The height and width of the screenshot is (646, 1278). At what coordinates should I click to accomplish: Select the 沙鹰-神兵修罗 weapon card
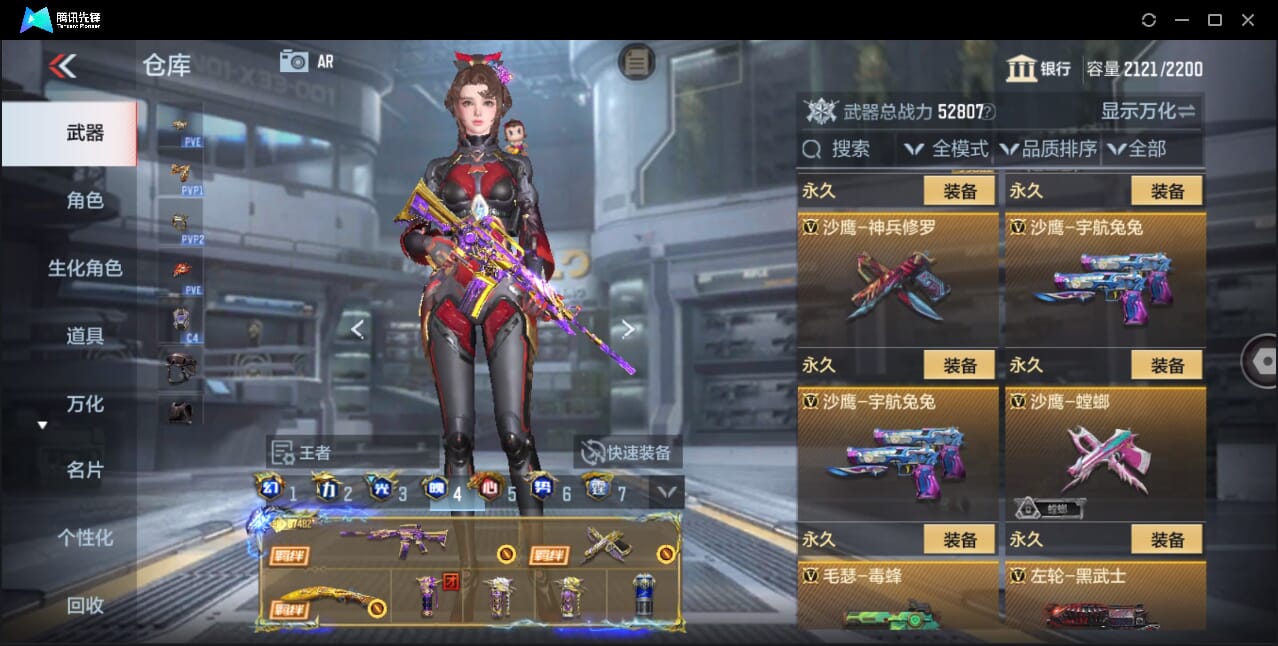(898, 280)
